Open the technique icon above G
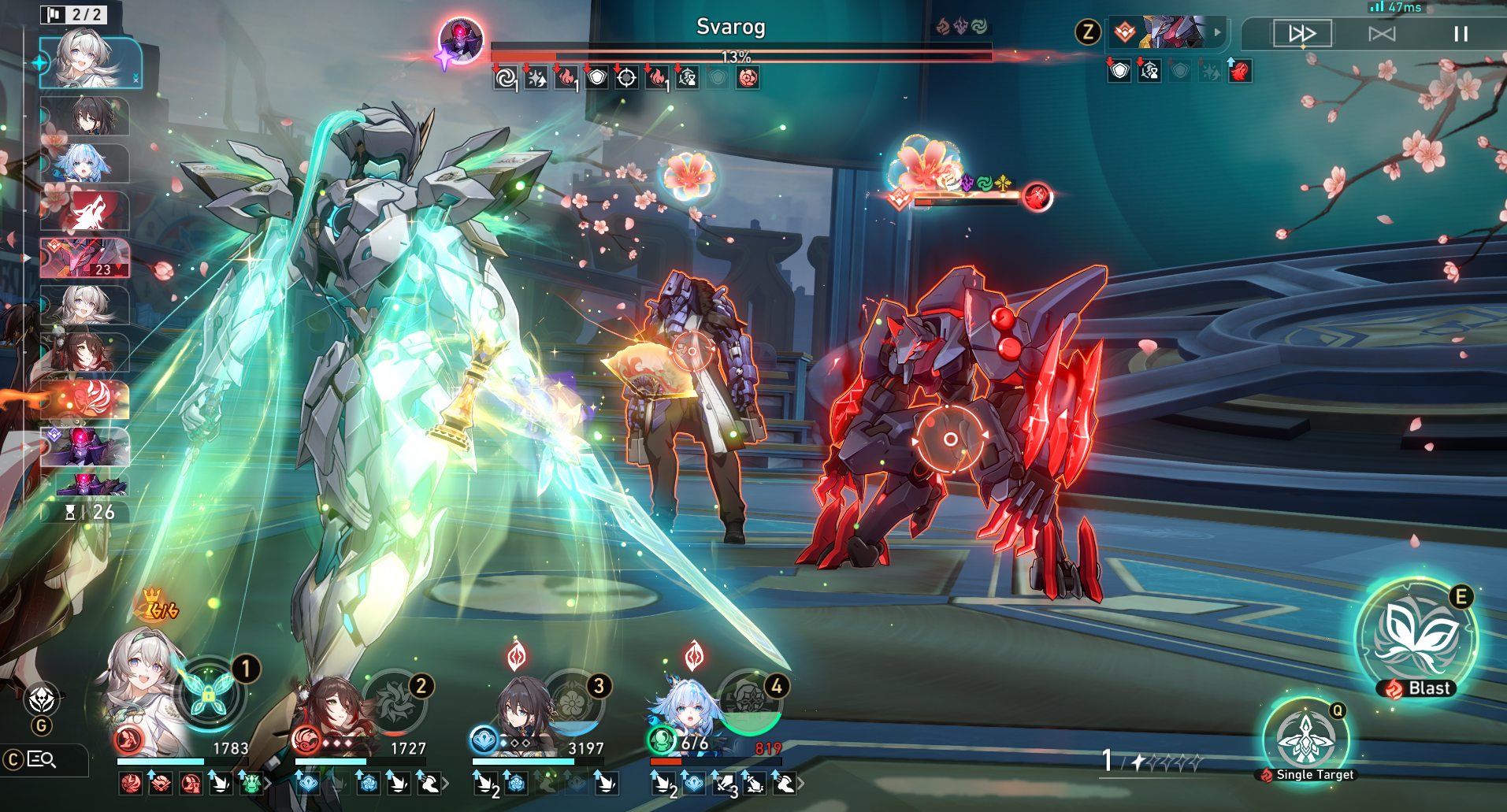Image resolution: width=1507 pixels, height=812 pixels. 41,699
